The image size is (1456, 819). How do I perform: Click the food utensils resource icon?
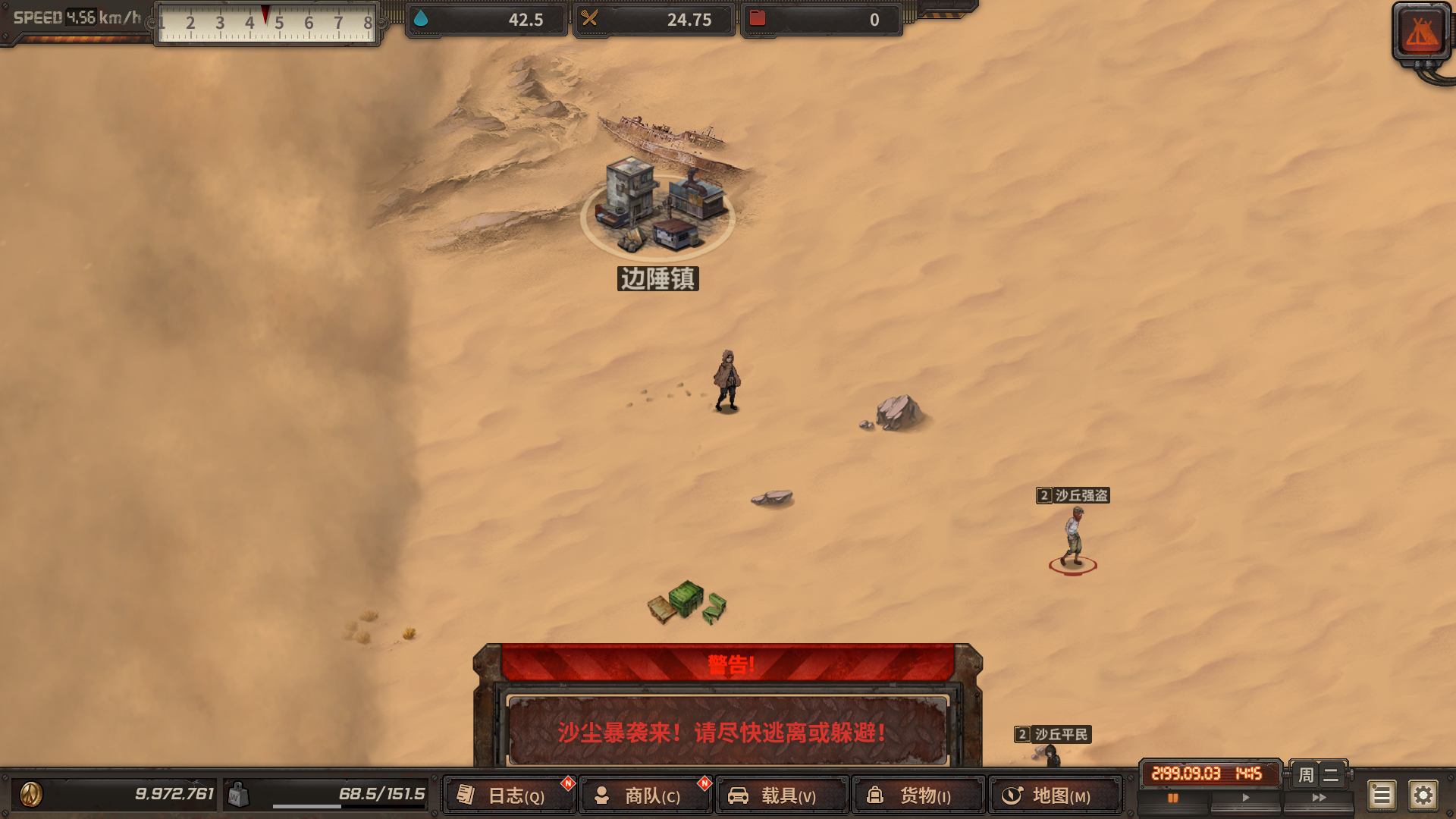(591, 20)
